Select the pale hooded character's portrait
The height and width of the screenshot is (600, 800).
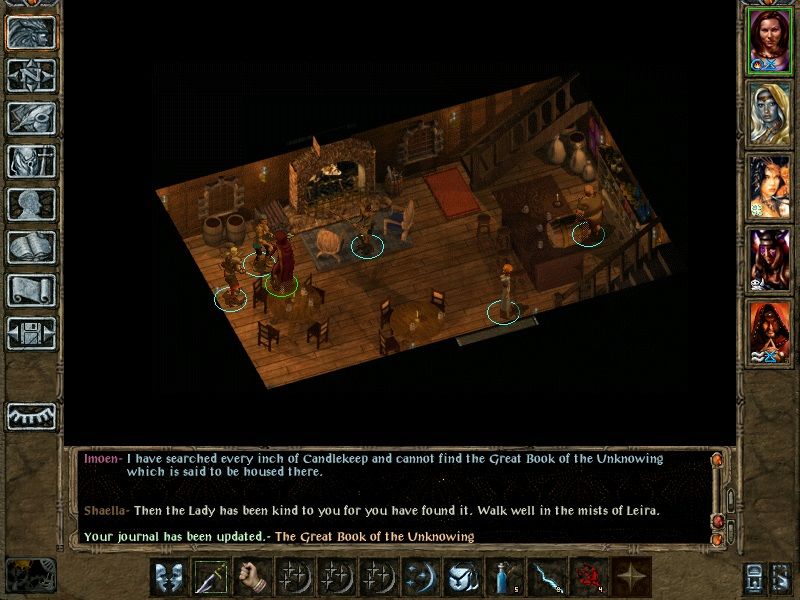coord(770,112)
